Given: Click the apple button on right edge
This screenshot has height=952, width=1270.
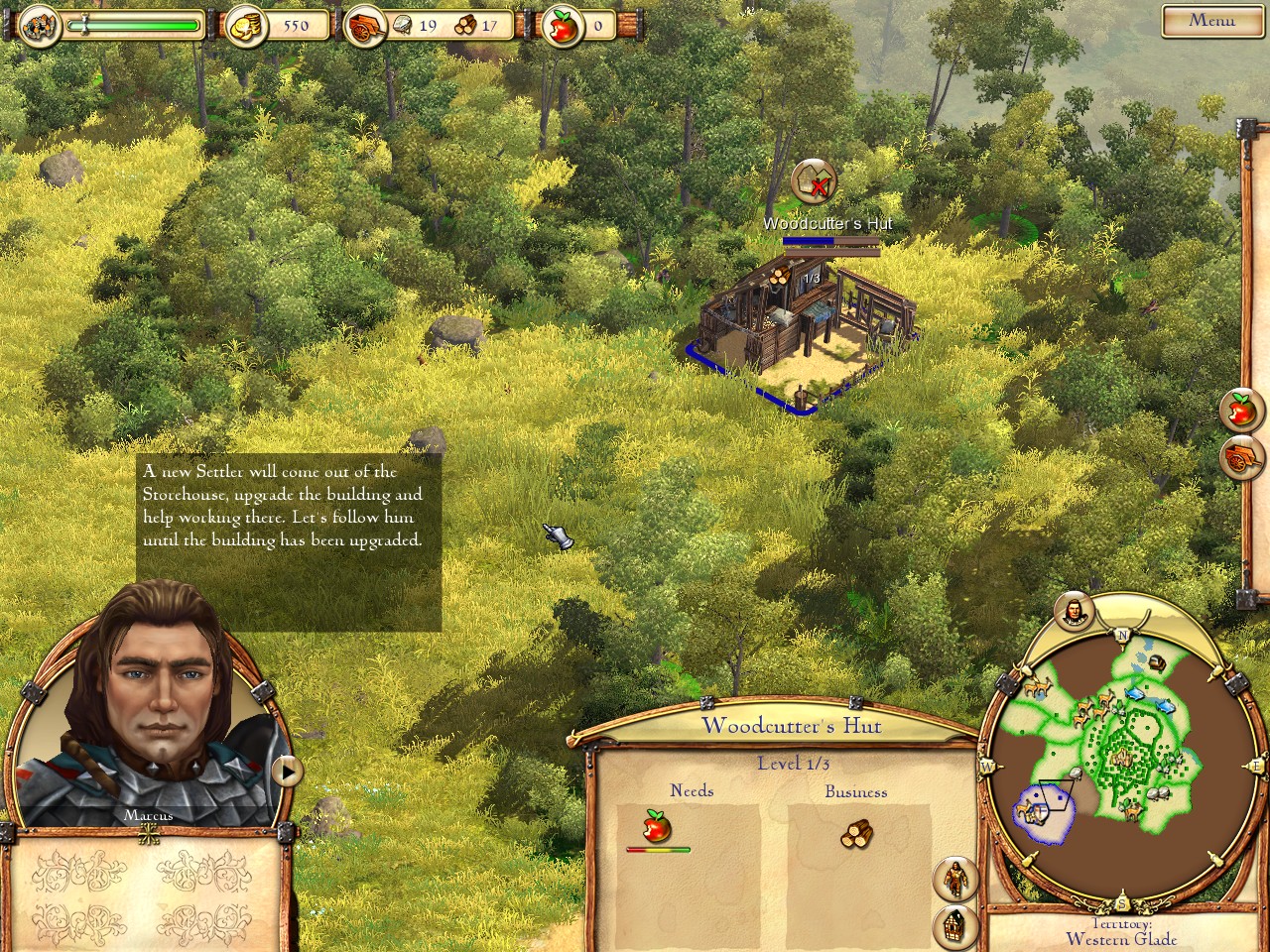Looking at the screenshot, I should [1241, 409].
